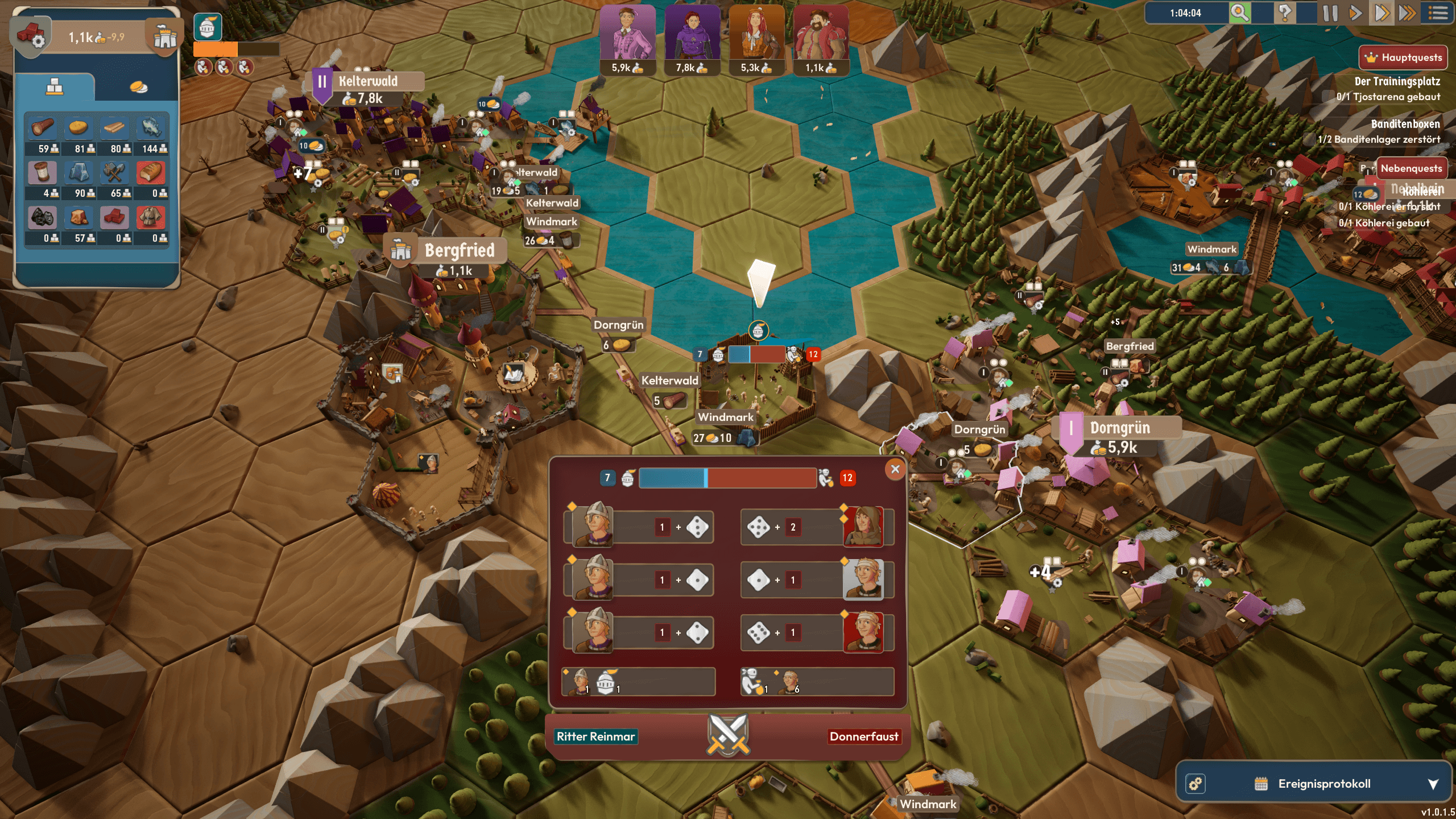This screenshot has width=1456, height=819.
Task: Click the magnifying glass search button
Action: click(x=1240, y=13)
